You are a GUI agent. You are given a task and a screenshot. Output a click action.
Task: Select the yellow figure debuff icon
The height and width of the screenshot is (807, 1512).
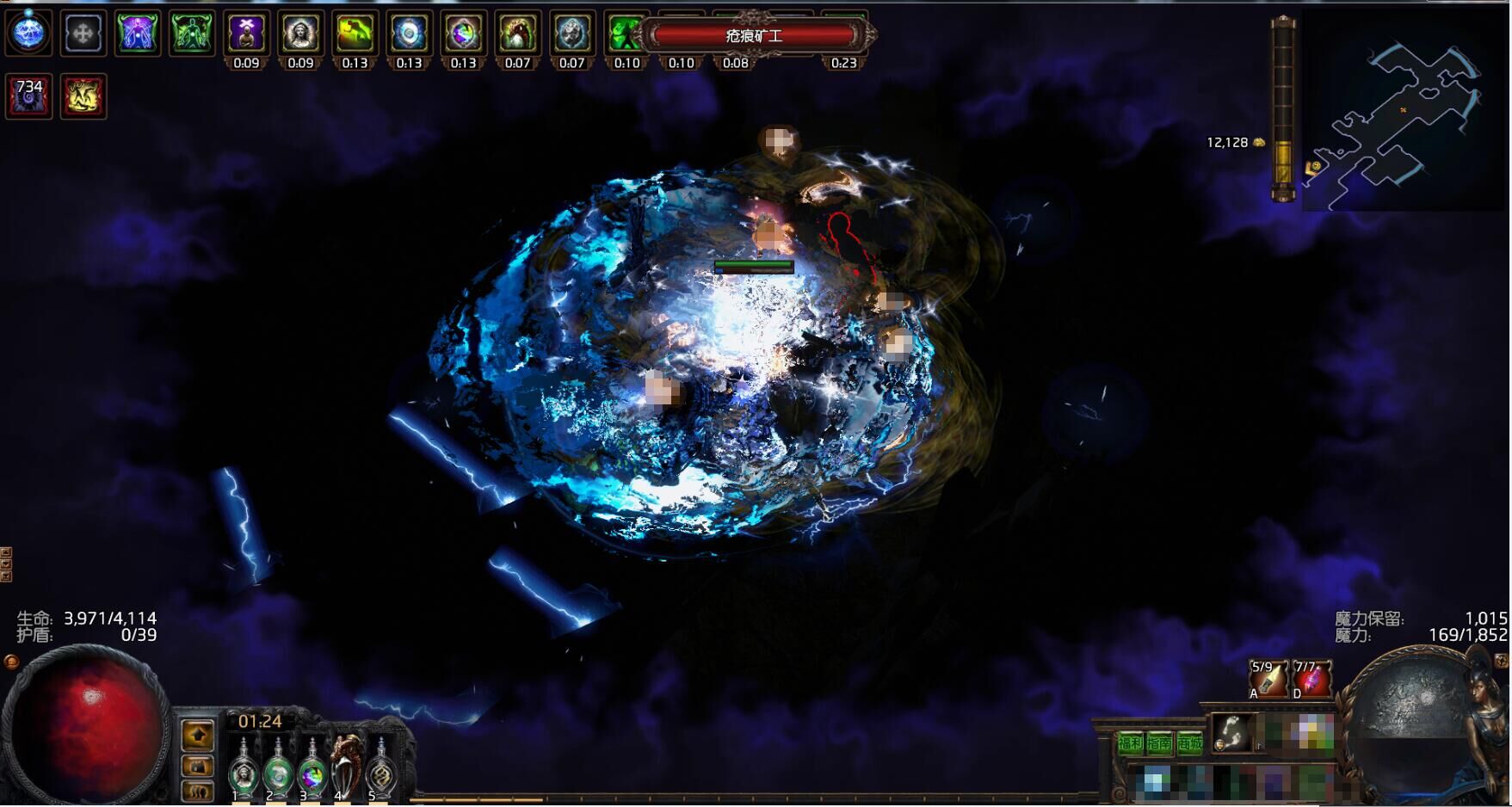[83, 95]
